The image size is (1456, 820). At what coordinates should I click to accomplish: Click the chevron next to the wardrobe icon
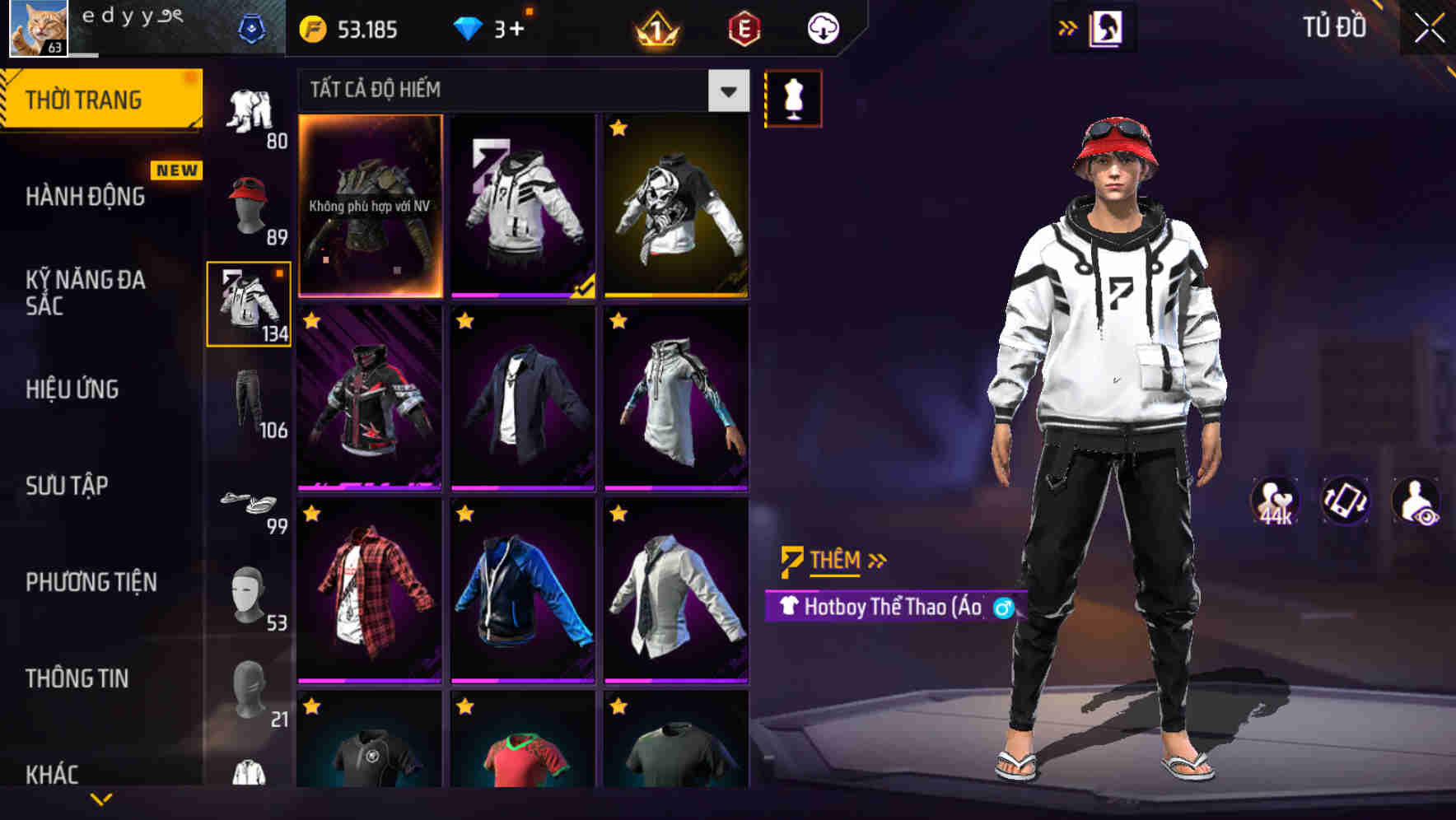point(1068,27)
